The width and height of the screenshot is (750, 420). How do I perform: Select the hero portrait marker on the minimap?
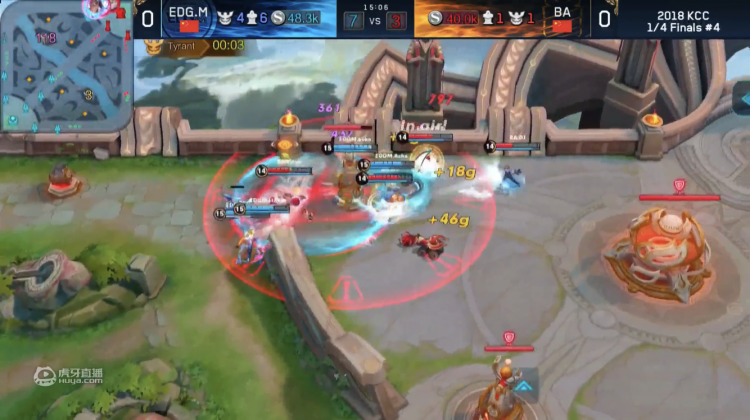pyautogui.click(x=96, y=8)
